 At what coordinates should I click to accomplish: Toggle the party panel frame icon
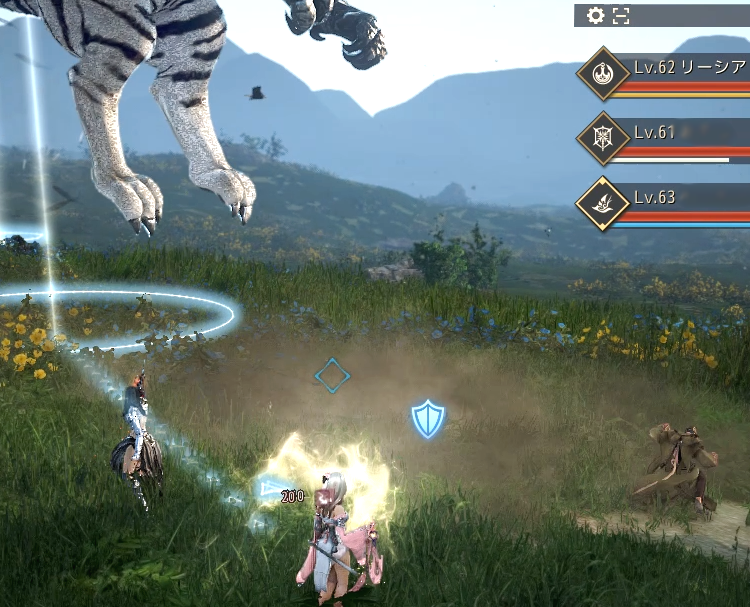click(621, 15)
